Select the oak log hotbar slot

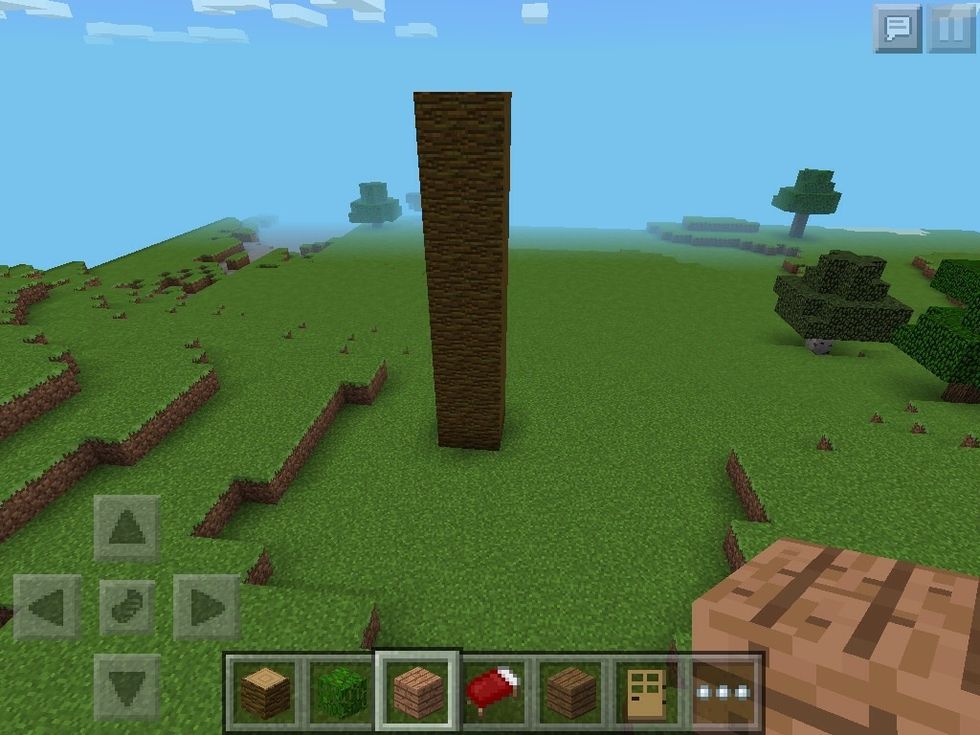(264, 691)
